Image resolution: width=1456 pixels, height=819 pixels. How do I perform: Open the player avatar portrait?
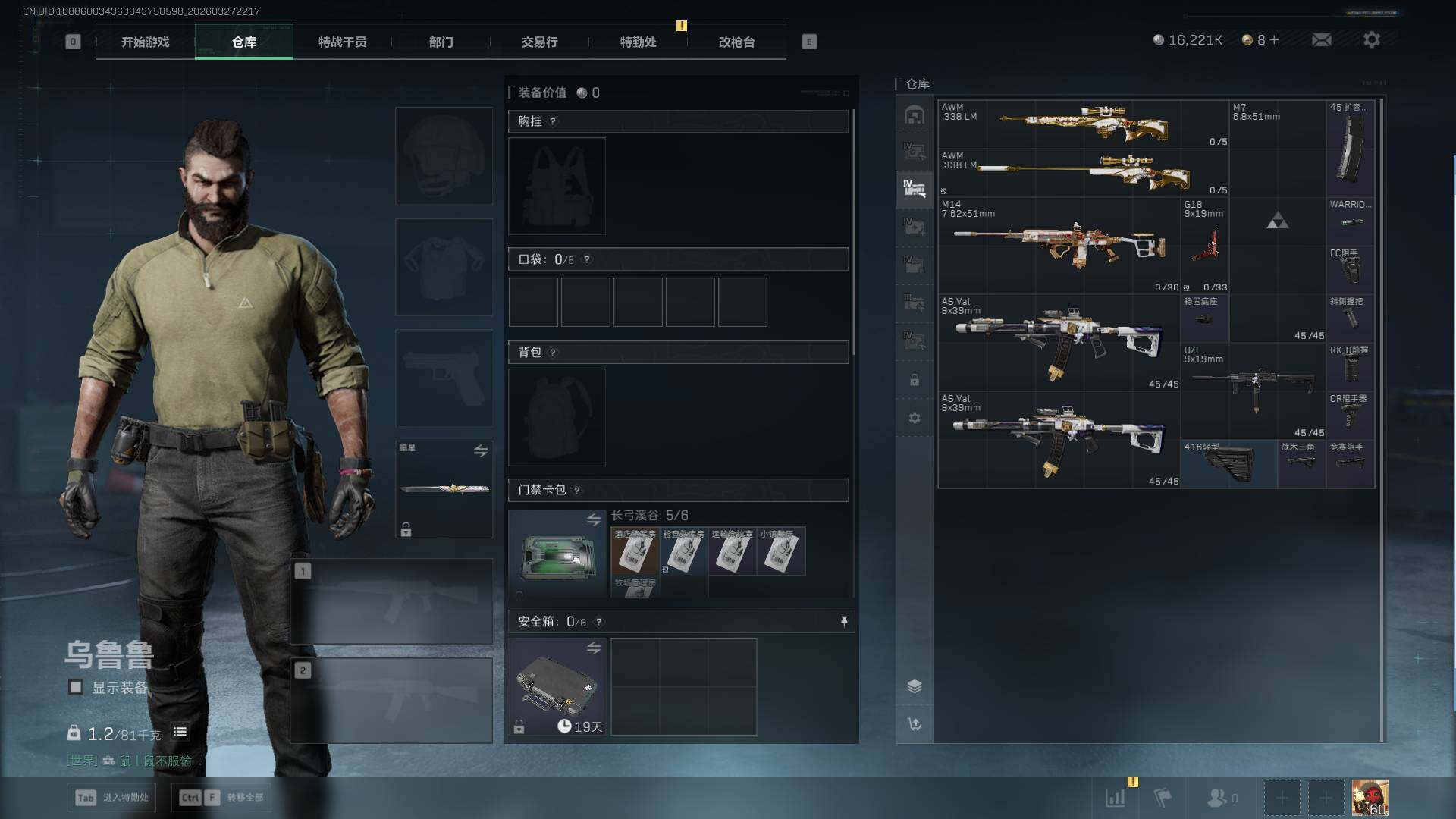pos(1370,798)
